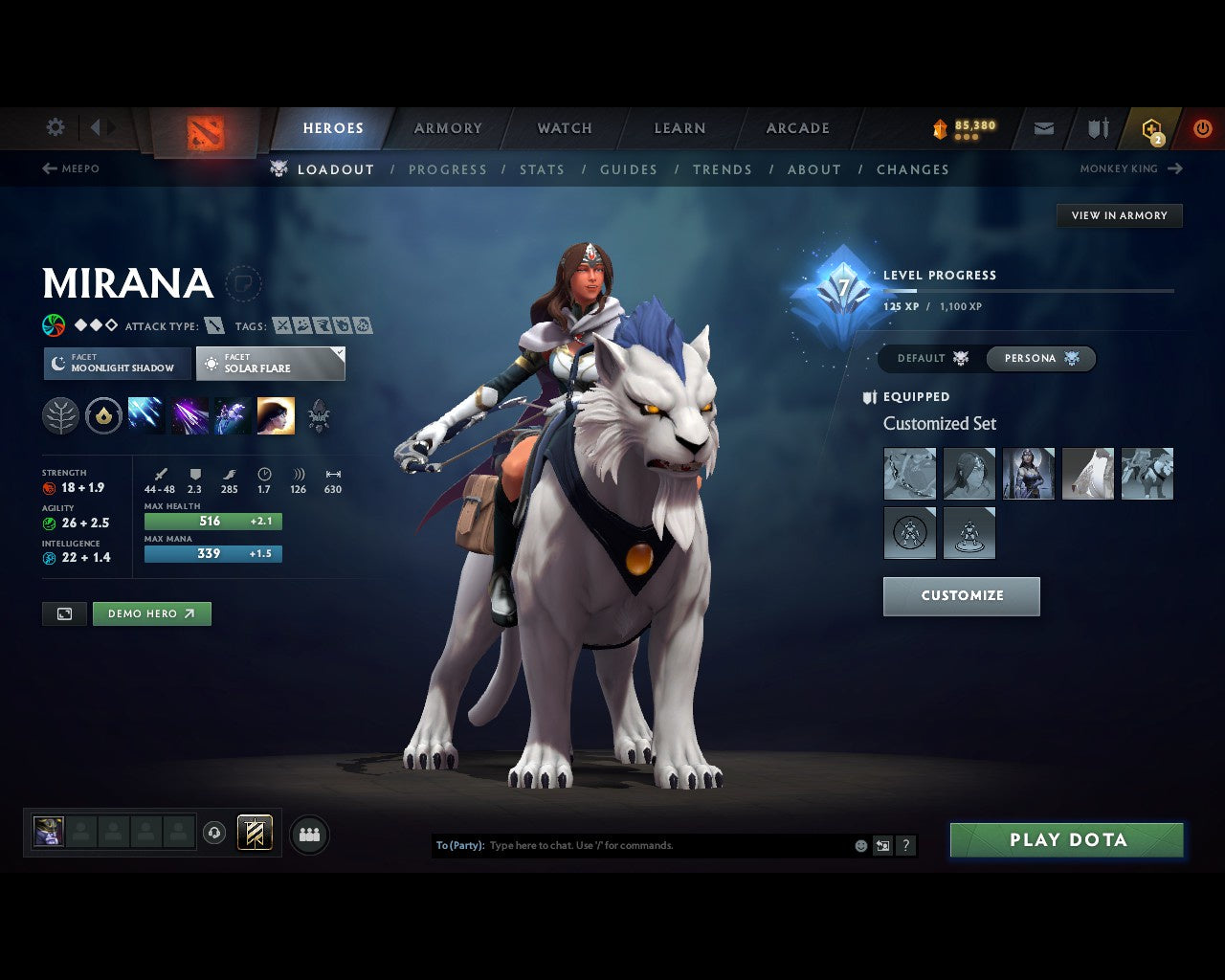Open Mirana's talent tree icon
The image size is (1225, 980).
pyautogui.click(x=60, y=414)
